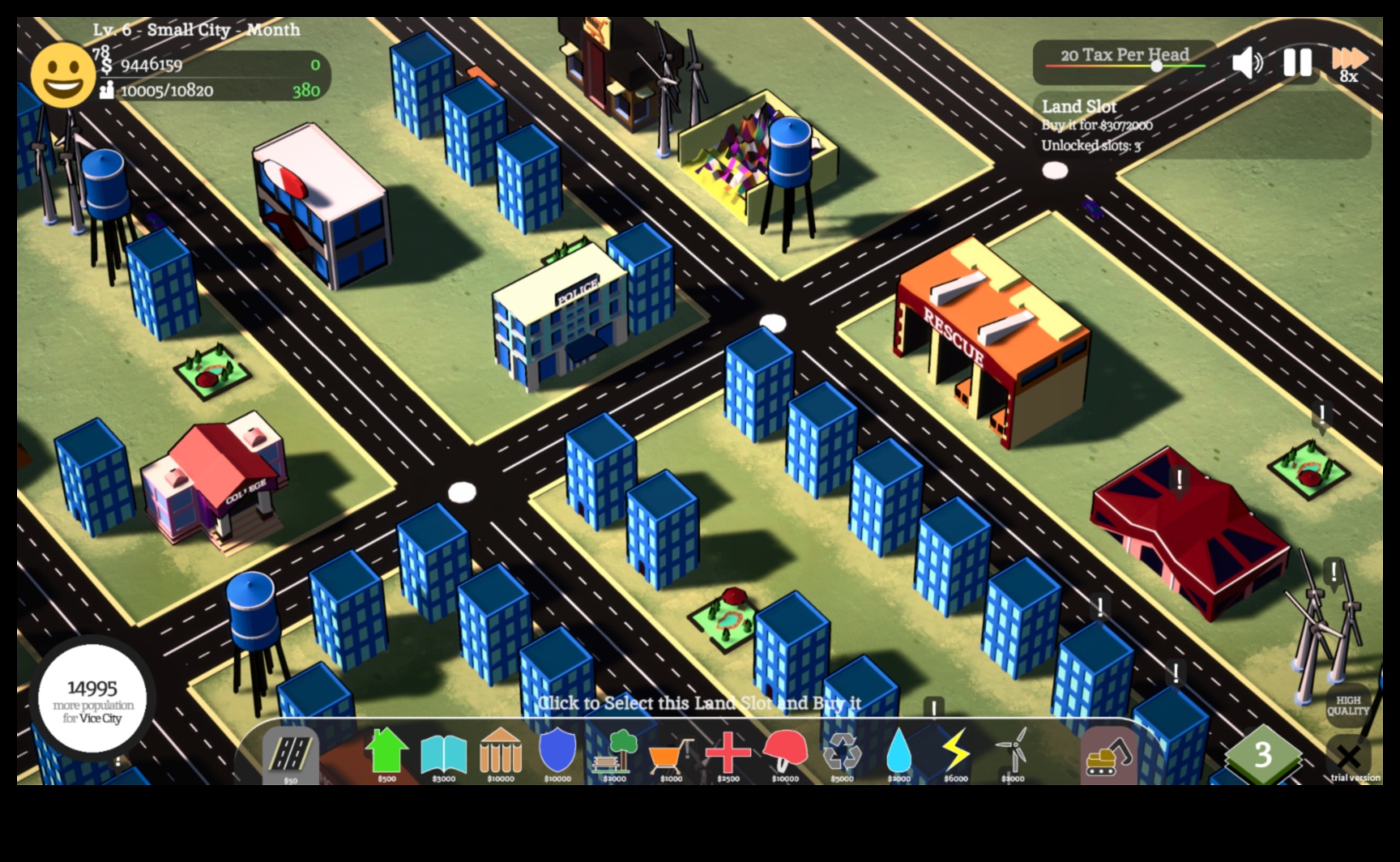The image size is (1400, 862).
Task: Choose the recycling symbol building
Action: click(842, 752)
